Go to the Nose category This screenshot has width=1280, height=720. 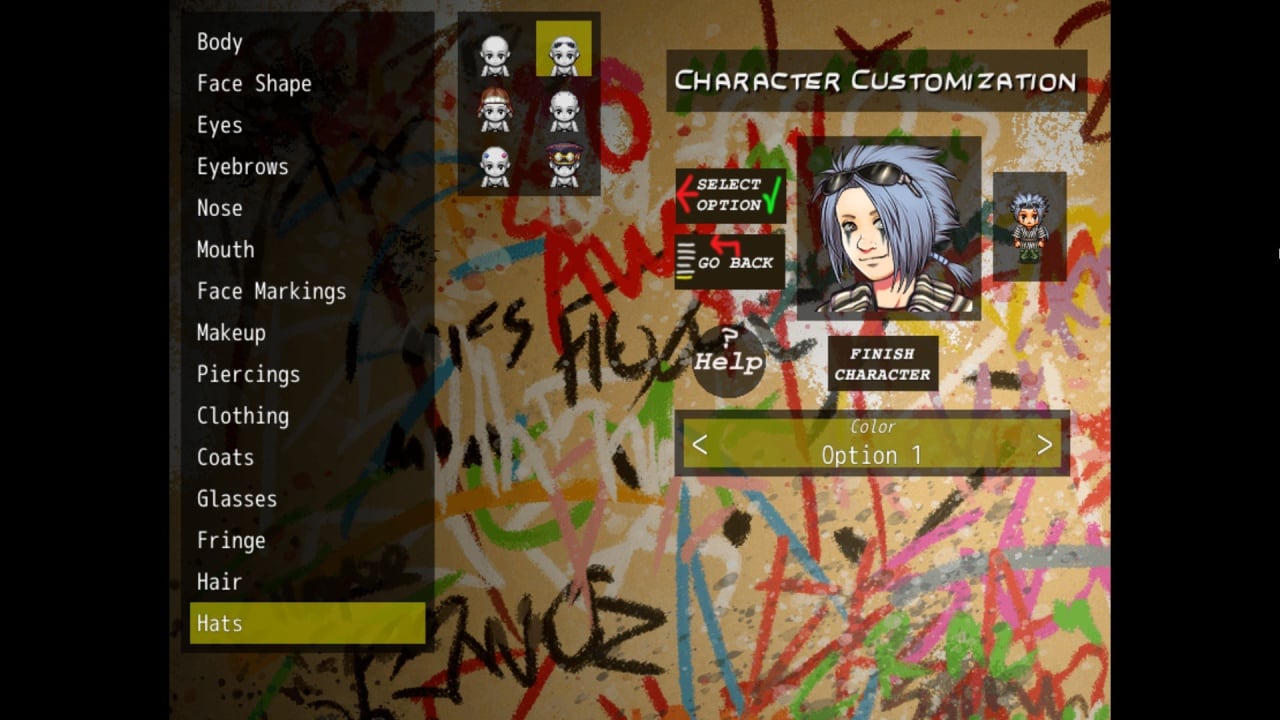pyautogui.click(x=220, y=208)
